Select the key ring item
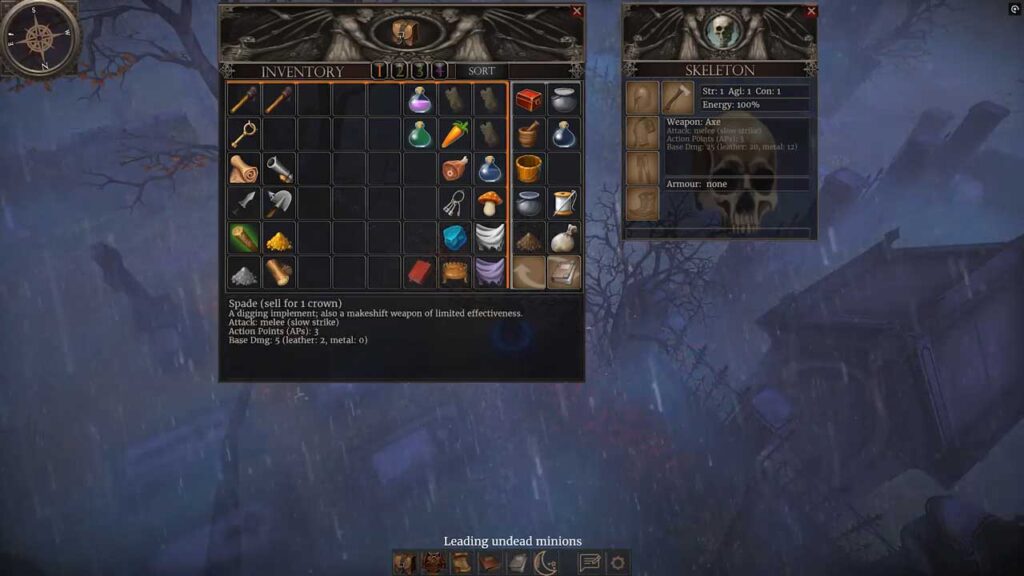 click(x=455, y=203)
